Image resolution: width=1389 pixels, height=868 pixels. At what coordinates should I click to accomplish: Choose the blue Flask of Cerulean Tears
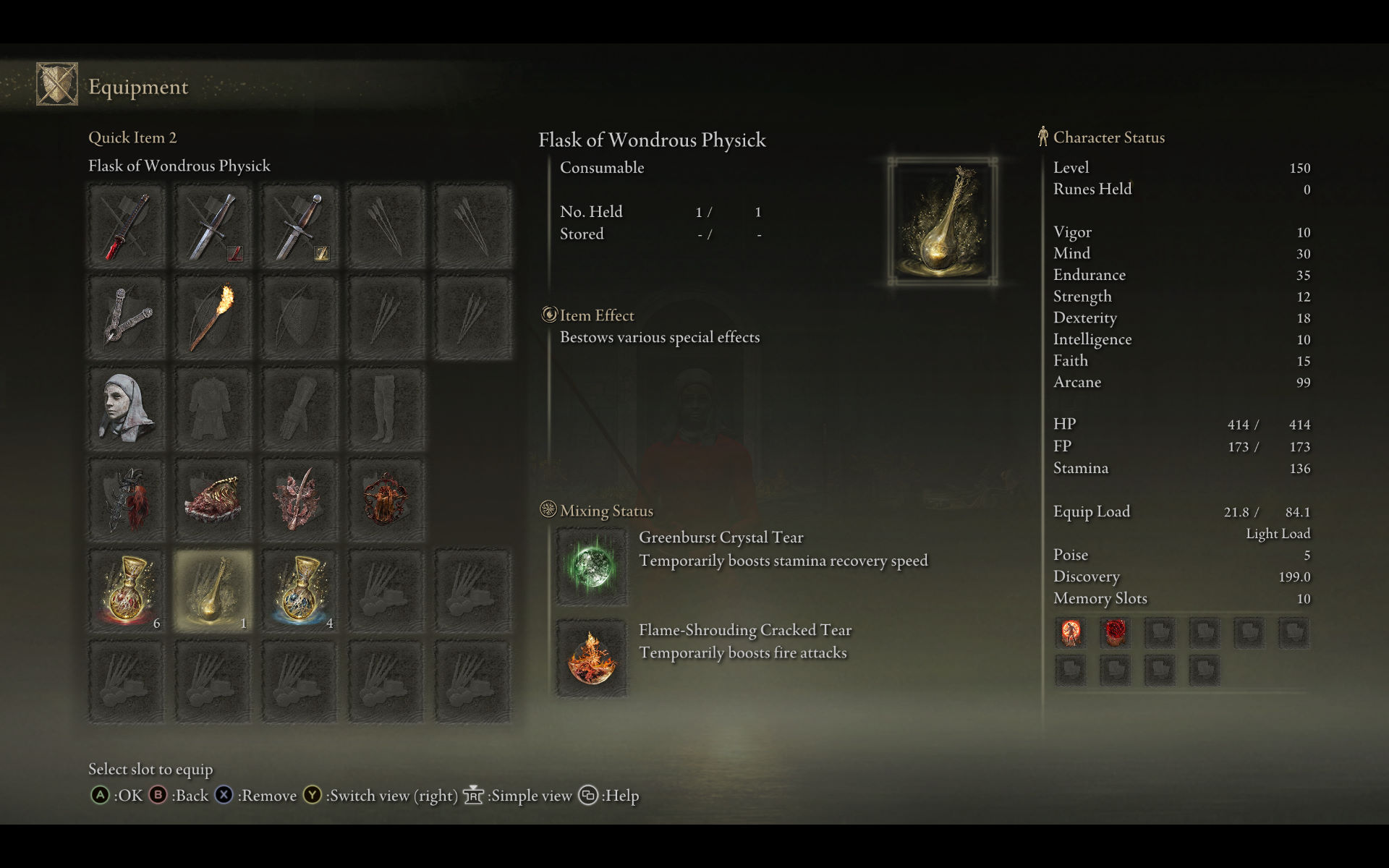(x=299, y=591)
